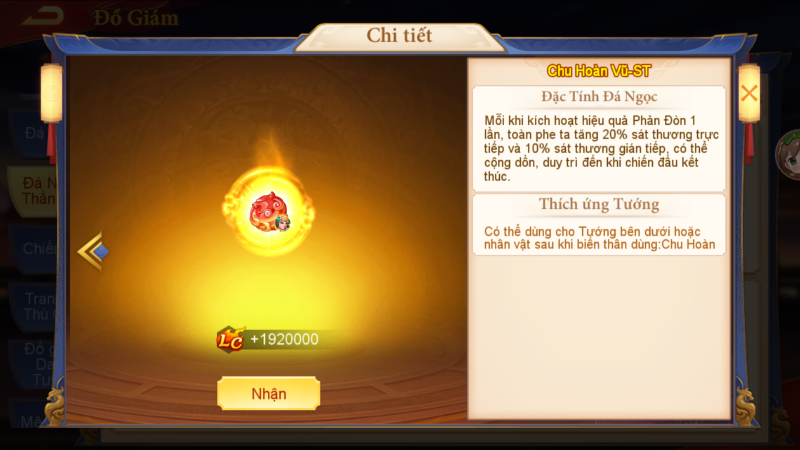Viewport: 800px width, 450px height.
Task: Close the Chi tiết detail panel
Action: [x=748, y=93]
